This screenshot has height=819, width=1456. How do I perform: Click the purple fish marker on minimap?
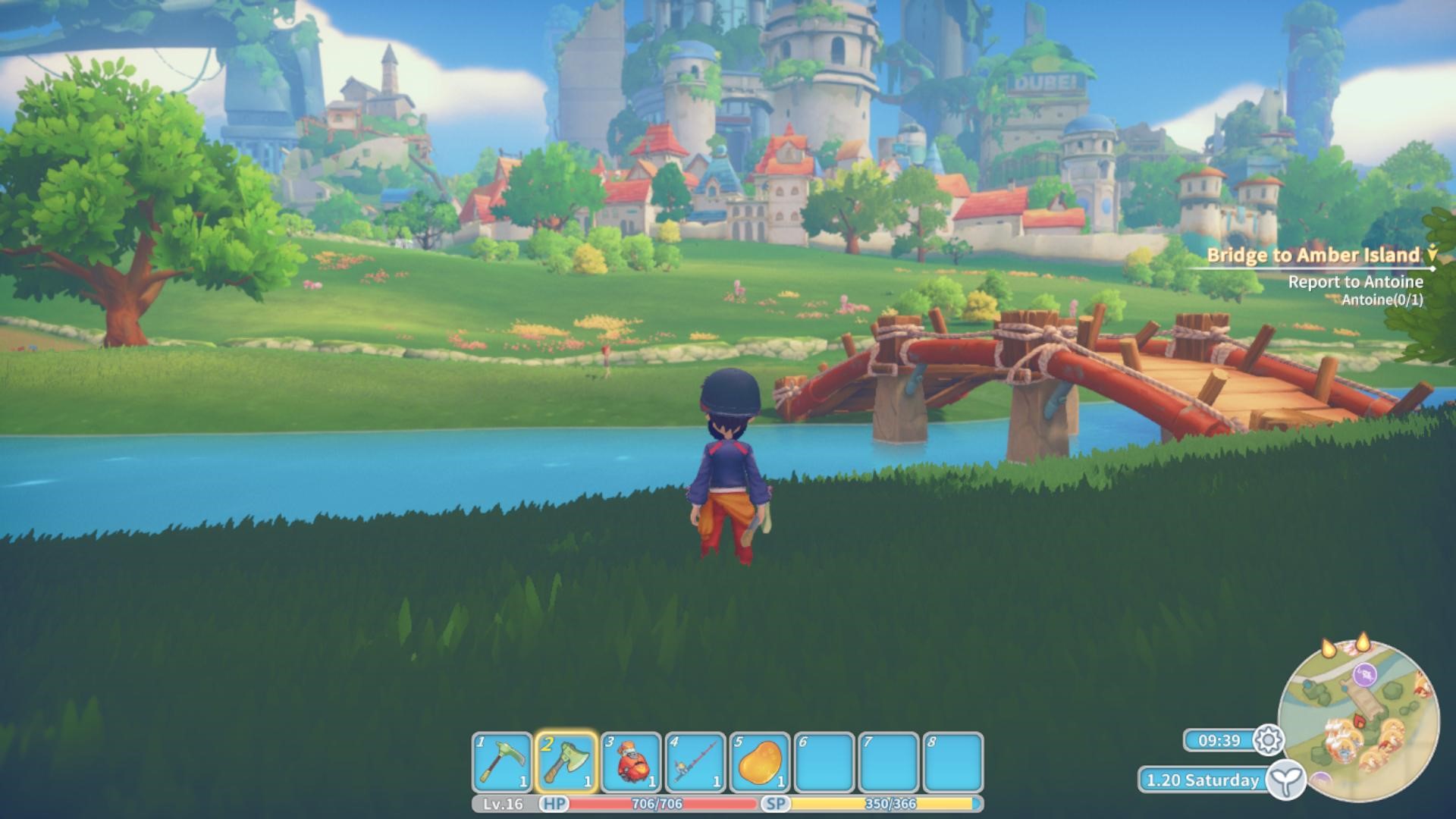(x=1365, y=673)
